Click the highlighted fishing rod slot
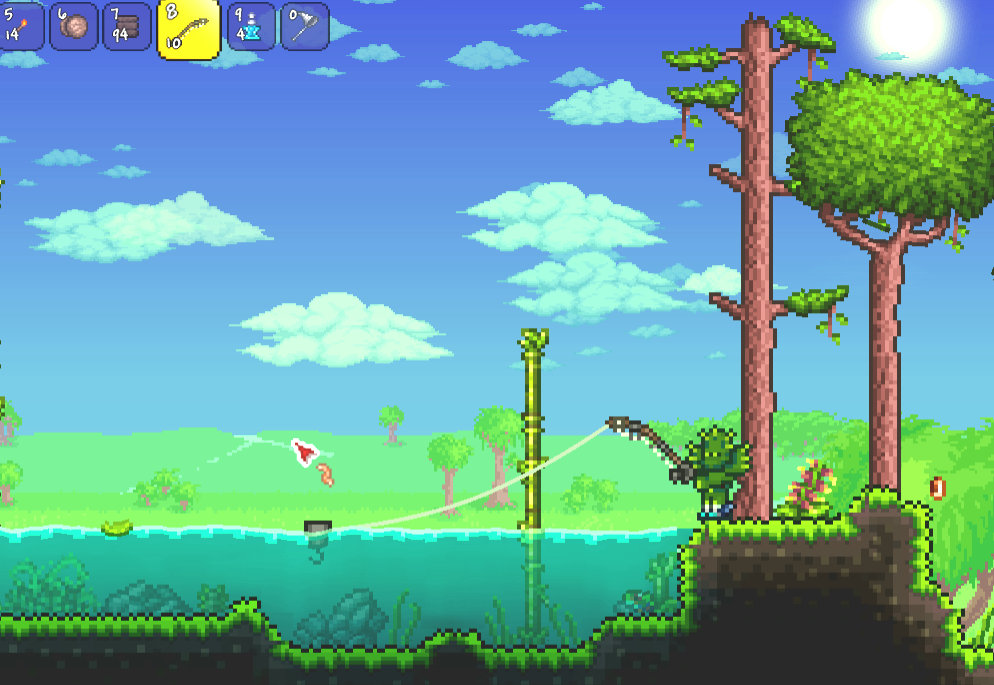 (x=188, y=29)
